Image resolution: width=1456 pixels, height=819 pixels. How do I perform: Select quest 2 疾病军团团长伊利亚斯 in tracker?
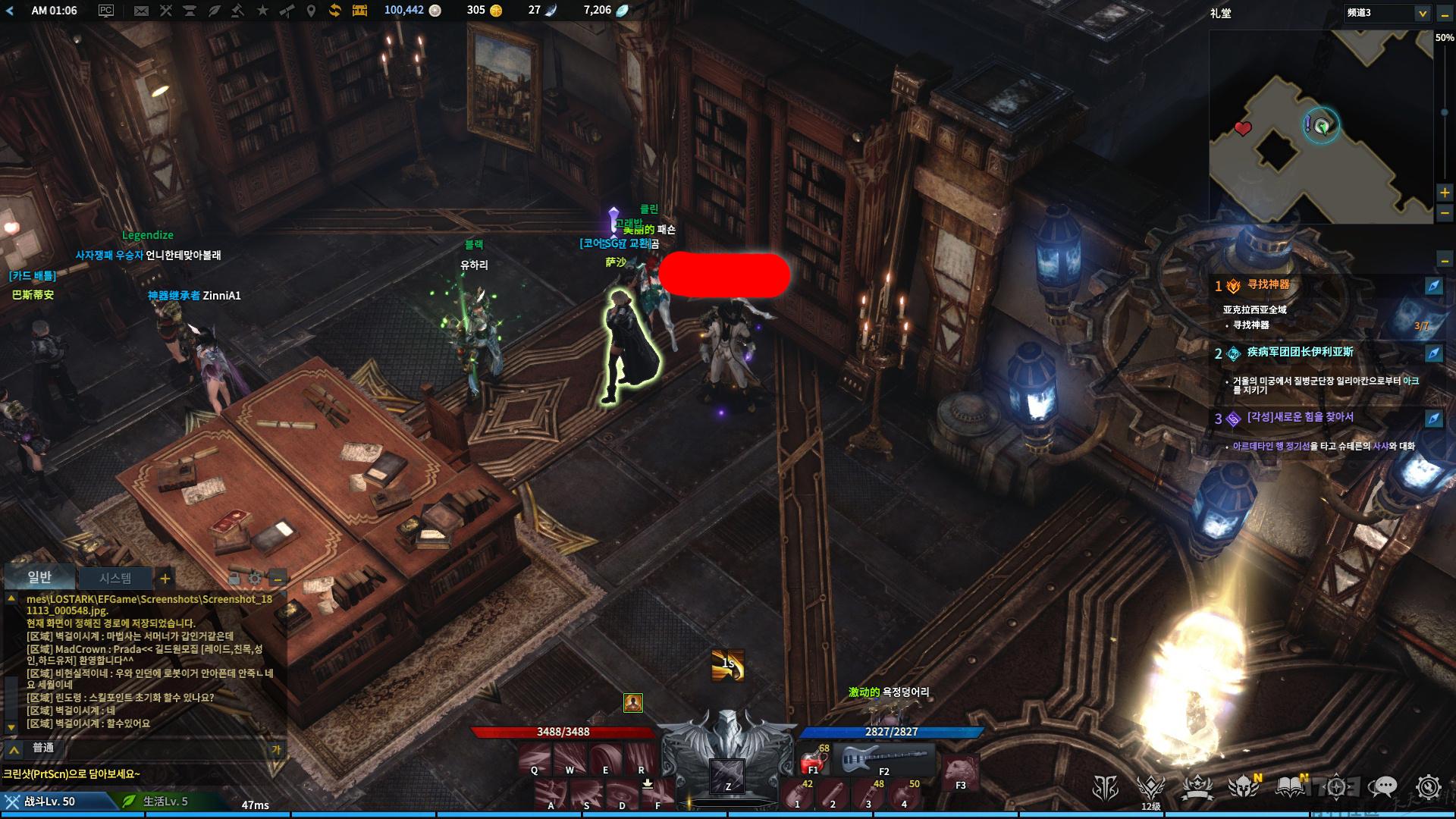point(1300,353)
